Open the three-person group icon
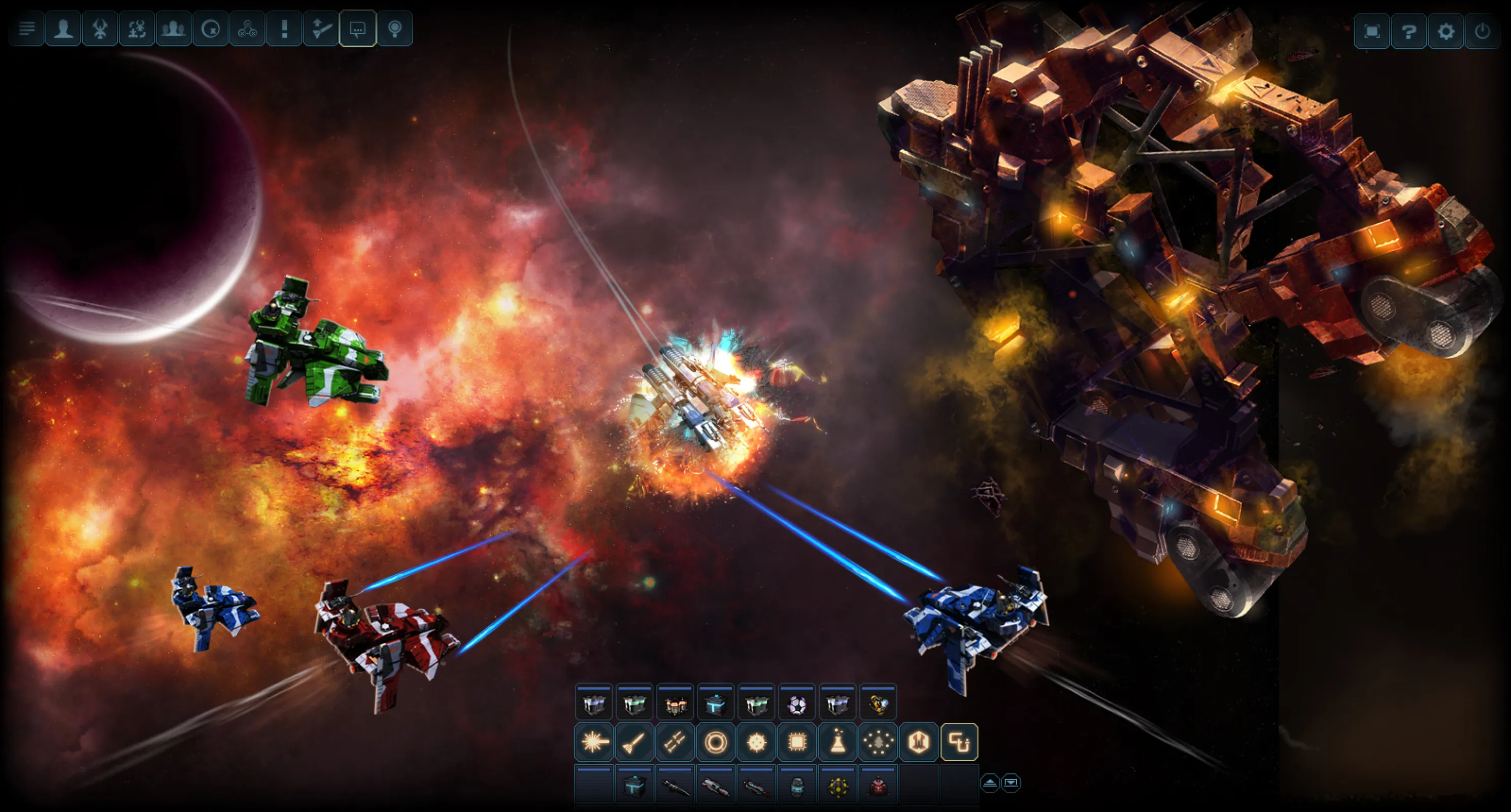This screenshot has height=812, width=1511. (174, 29)
